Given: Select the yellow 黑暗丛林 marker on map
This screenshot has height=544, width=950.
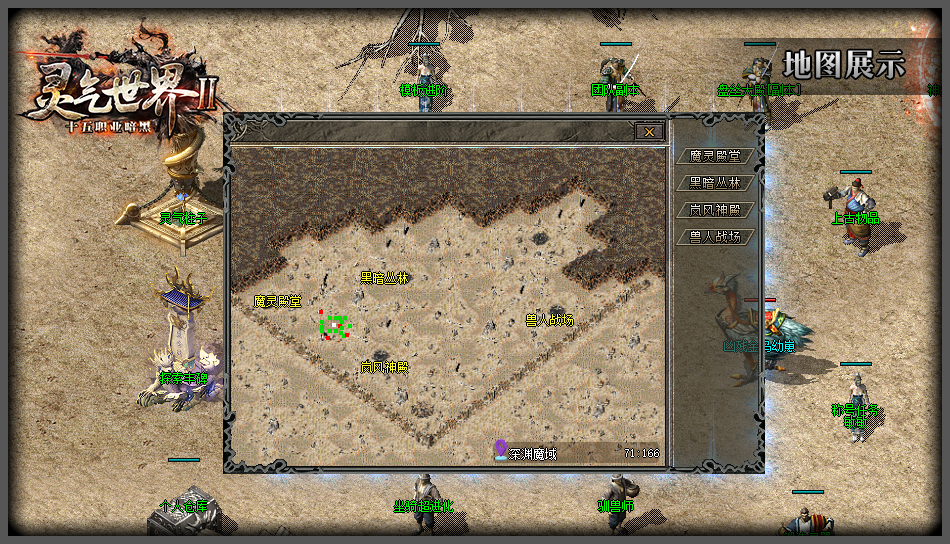Looking at the screenshot, I should tap(384, 277).
